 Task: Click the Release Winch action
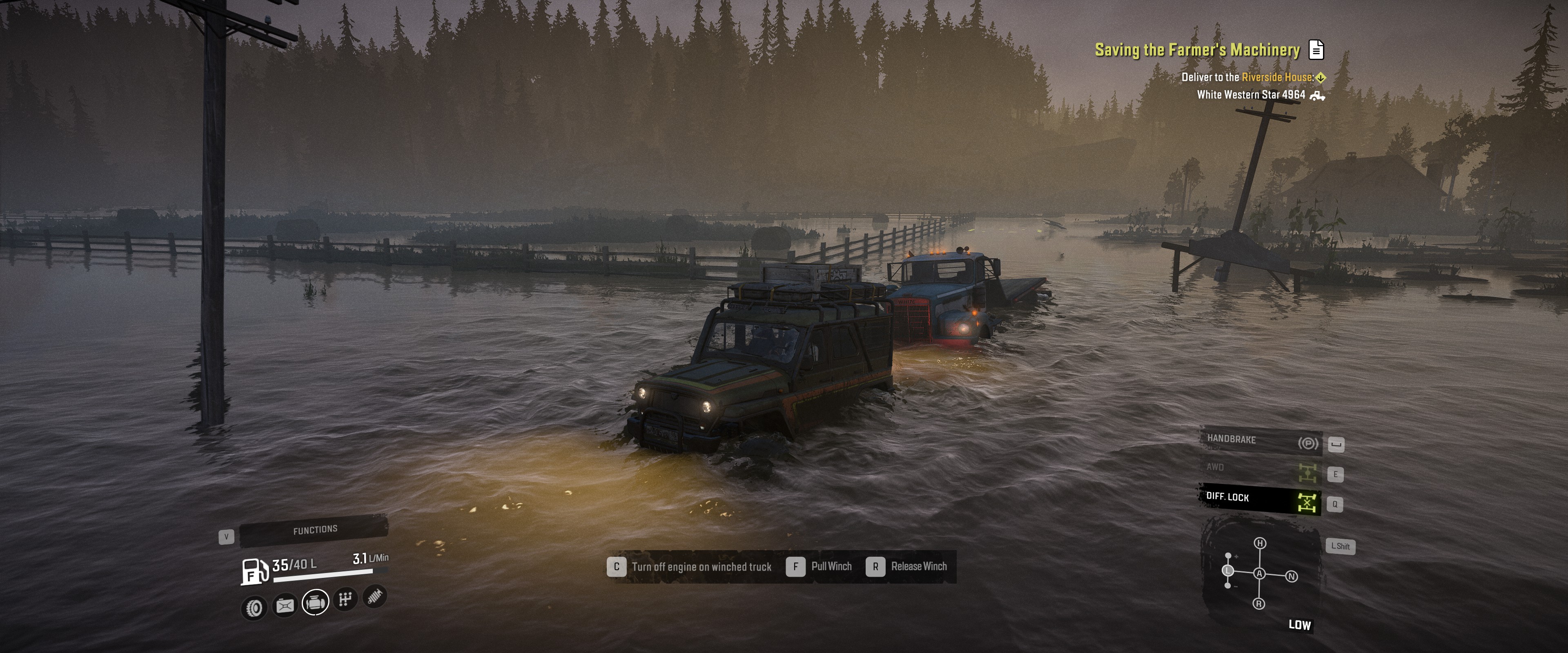click(907, 566)
